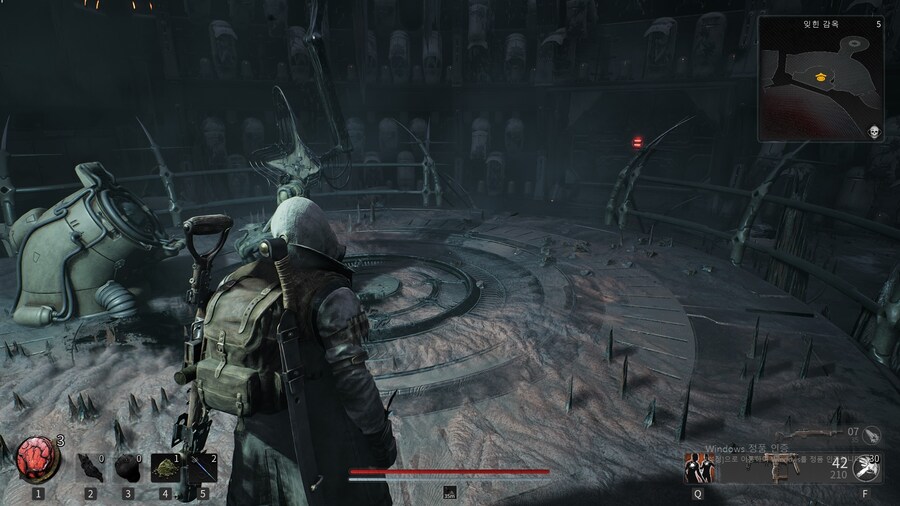Click the skull marker on the minimap
Screen dimensions: 900x506
pyautogui.click(x=873, y=131)
